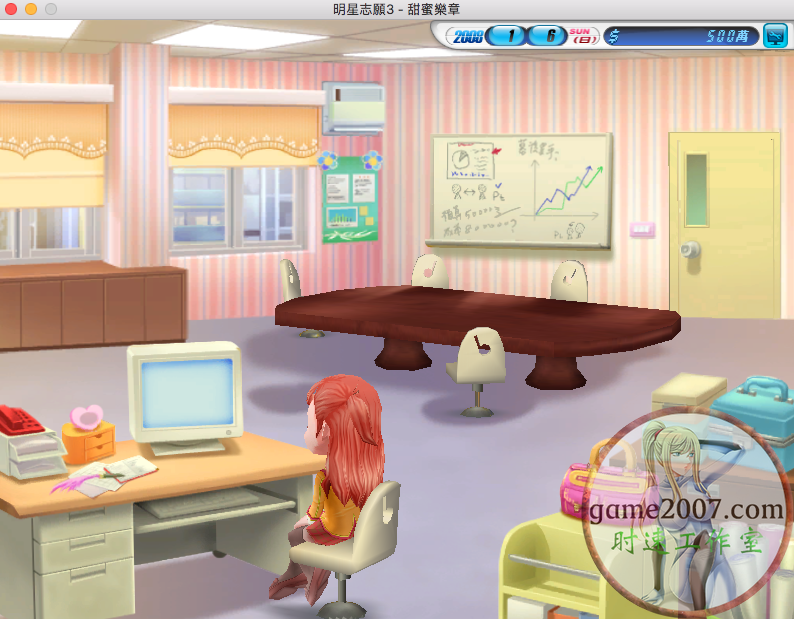The width and height of the screenshot is (794, 619).
Task: Close the game window
Action: click(11, 9)
